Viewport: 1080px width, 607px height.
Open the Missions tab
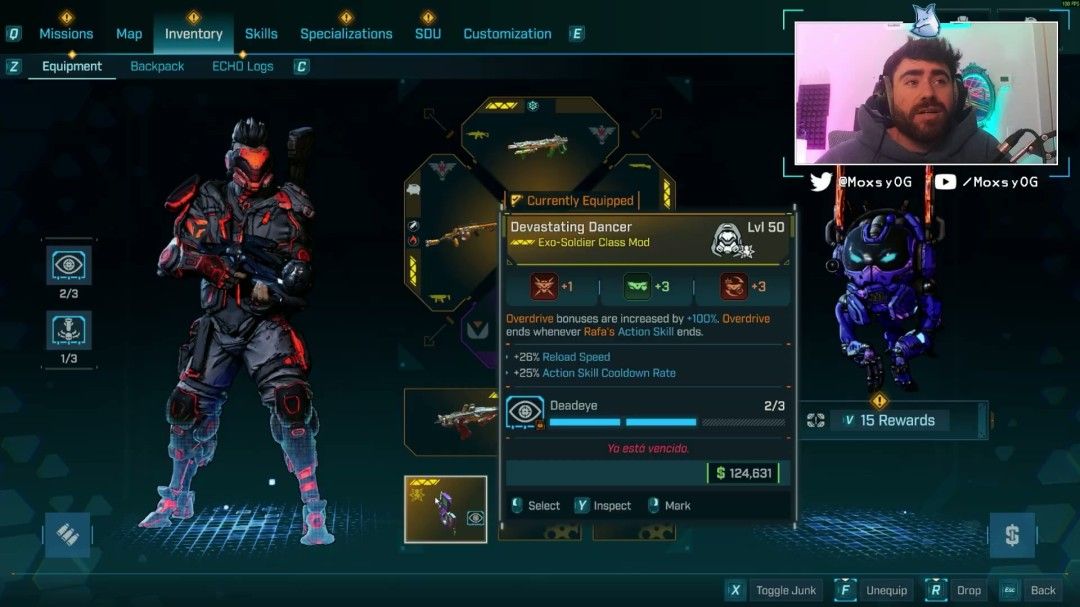[66, 34]
